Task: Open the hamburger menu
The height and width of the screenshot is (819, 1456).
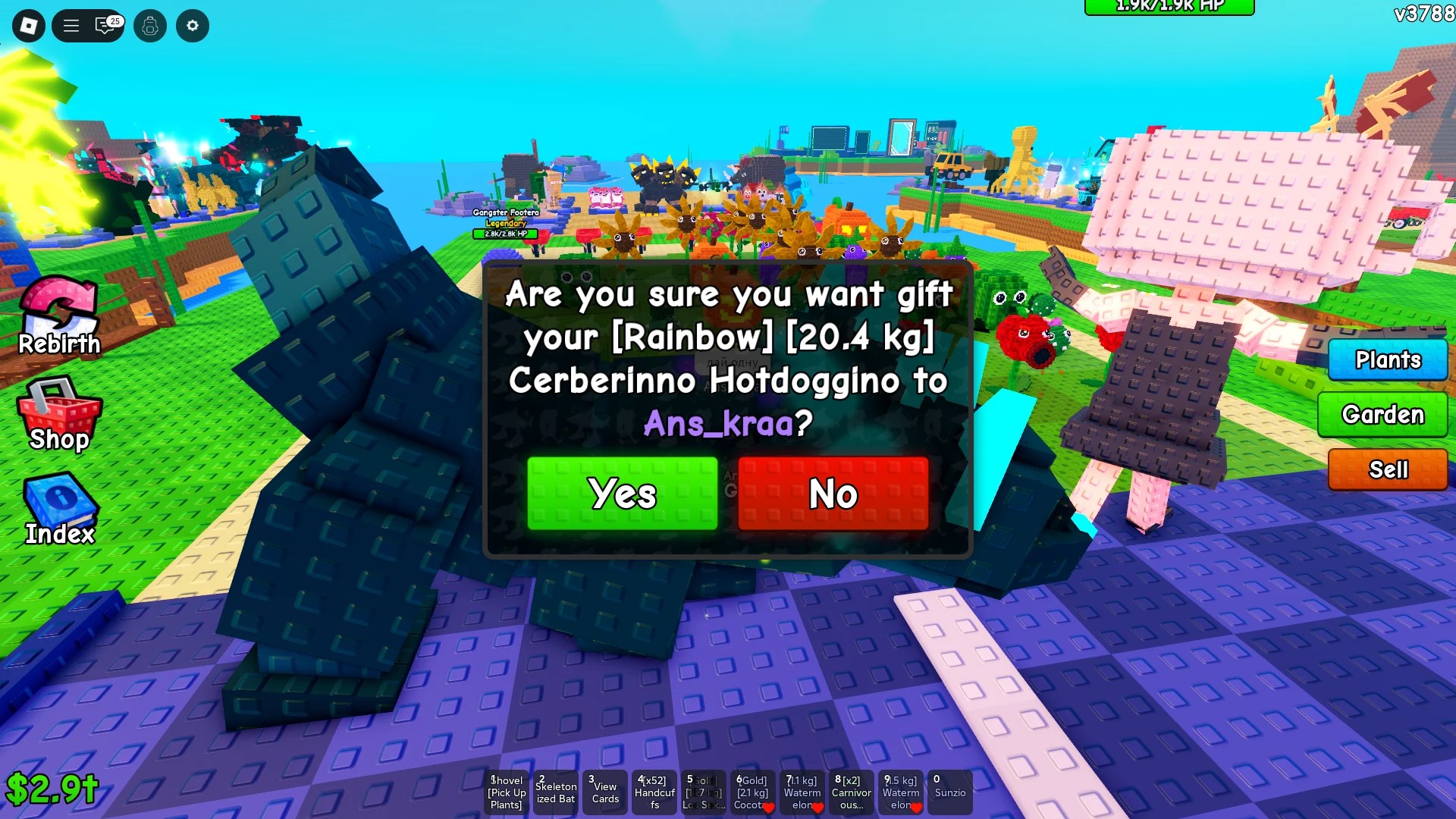Action: [71, 26]
